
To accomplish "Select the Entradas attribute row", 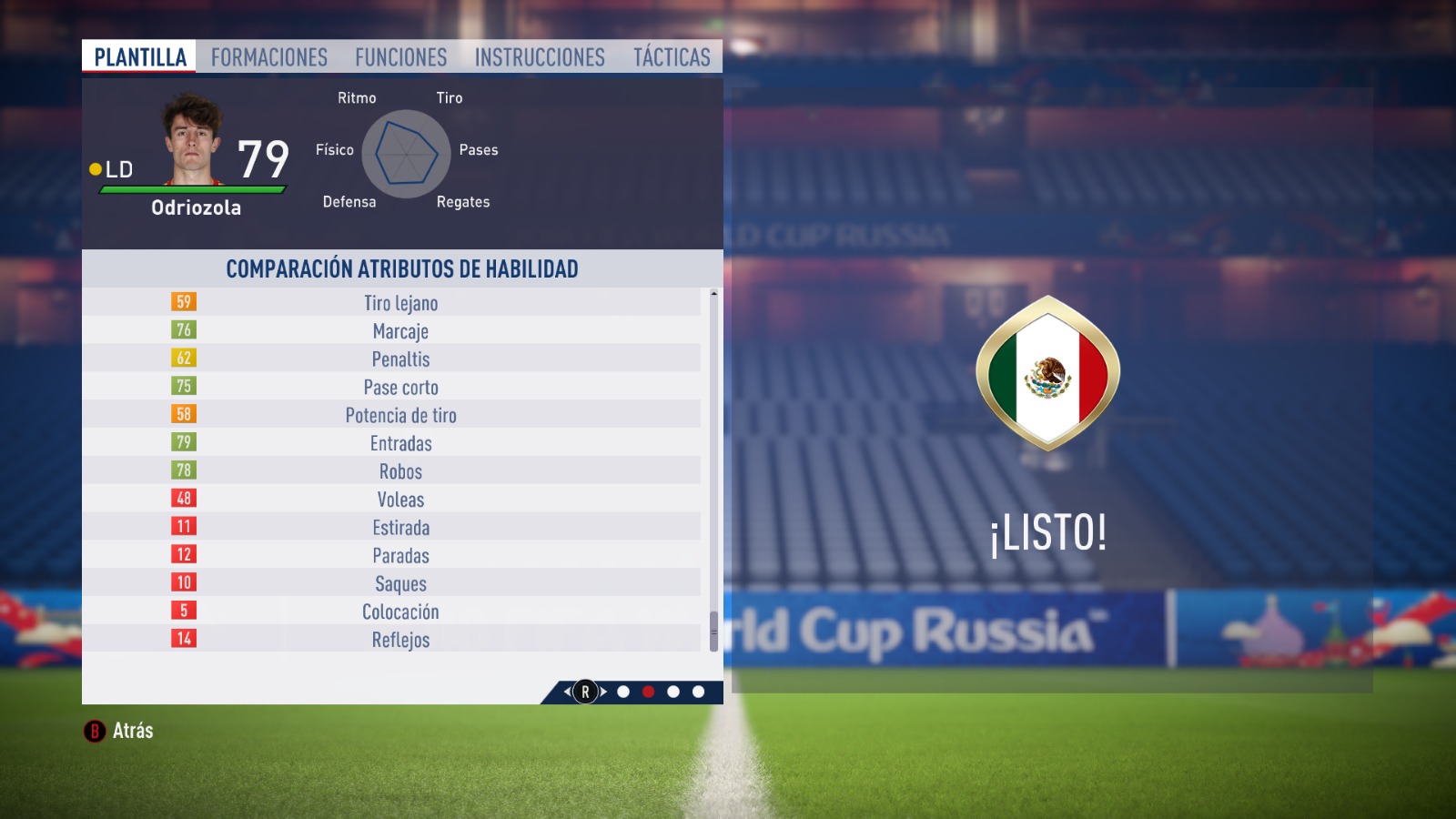I will tap(400, 444).
